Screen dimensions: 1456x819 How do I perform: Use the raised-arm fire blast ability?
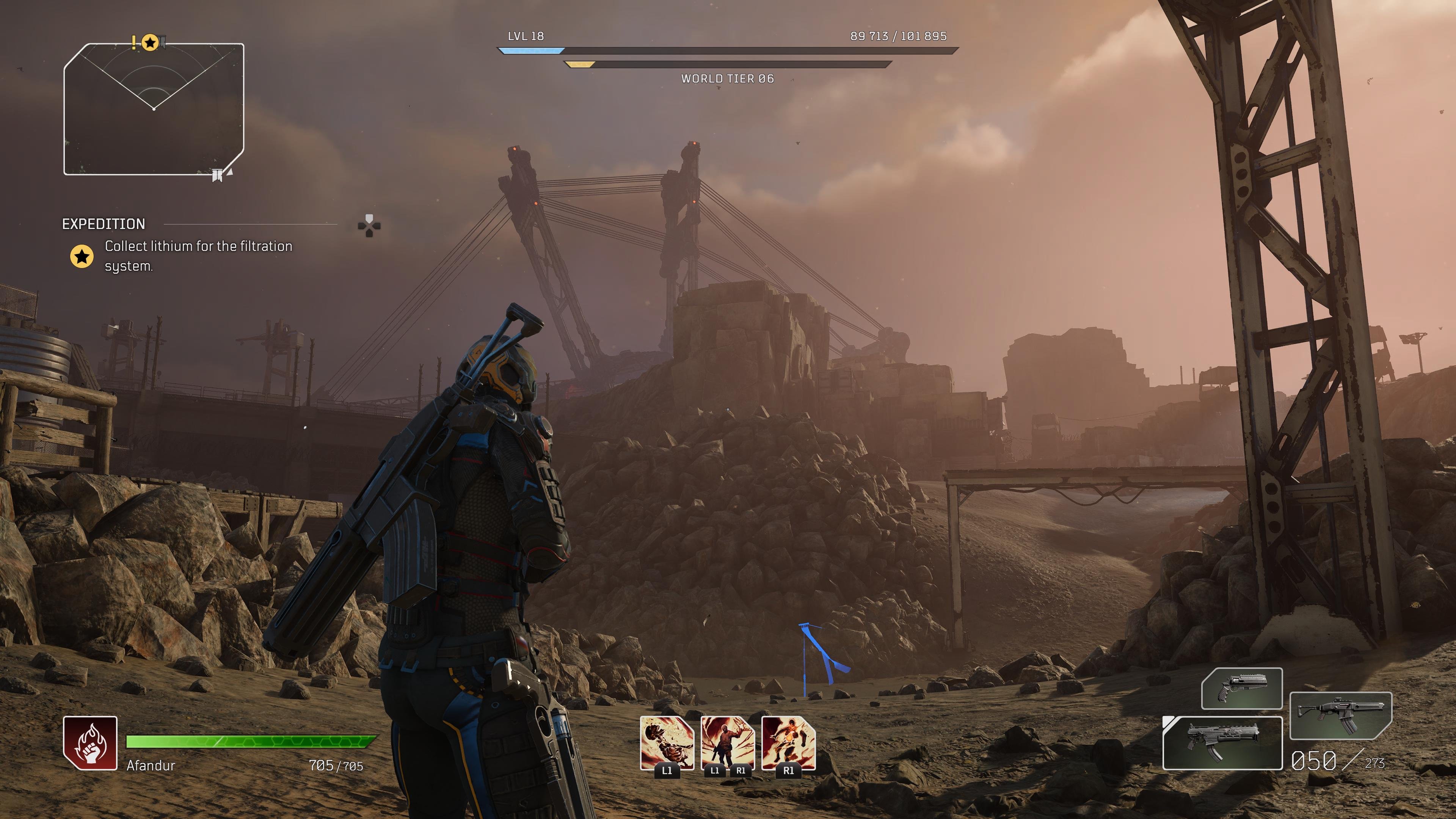[728, 742]
